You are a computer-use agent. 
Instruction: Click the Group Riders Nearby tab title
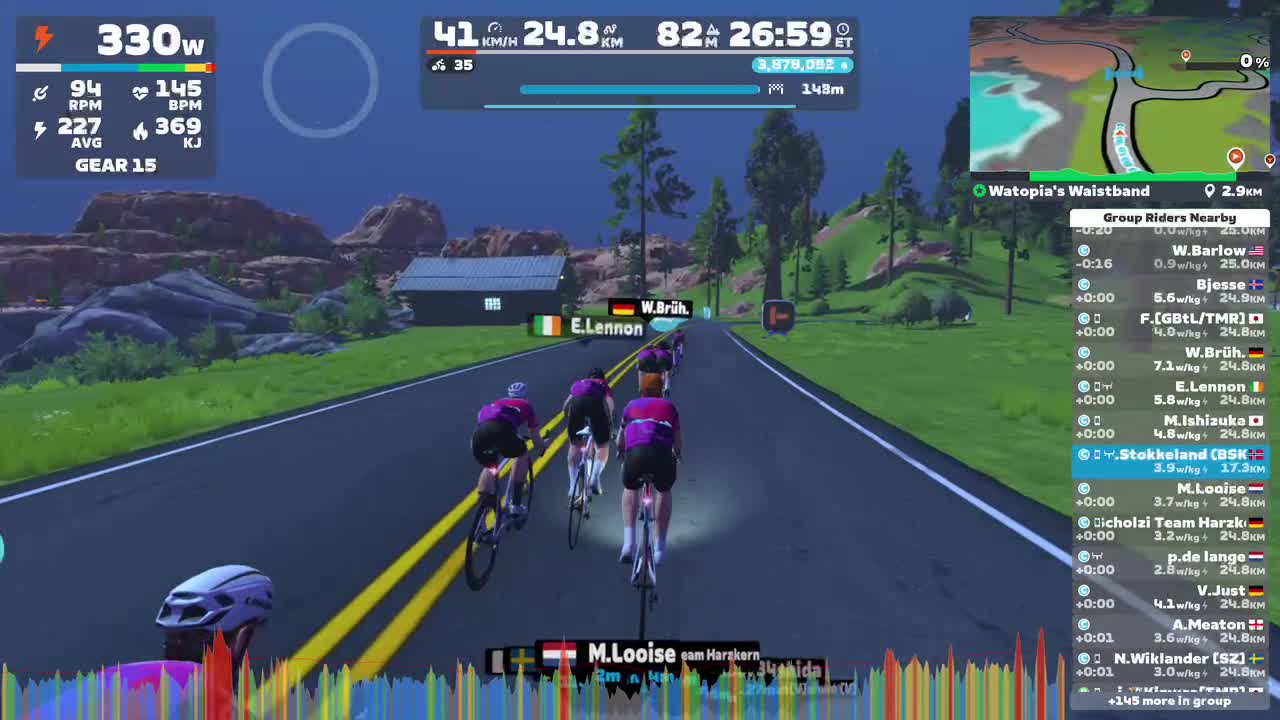(x=1170, y=217)
